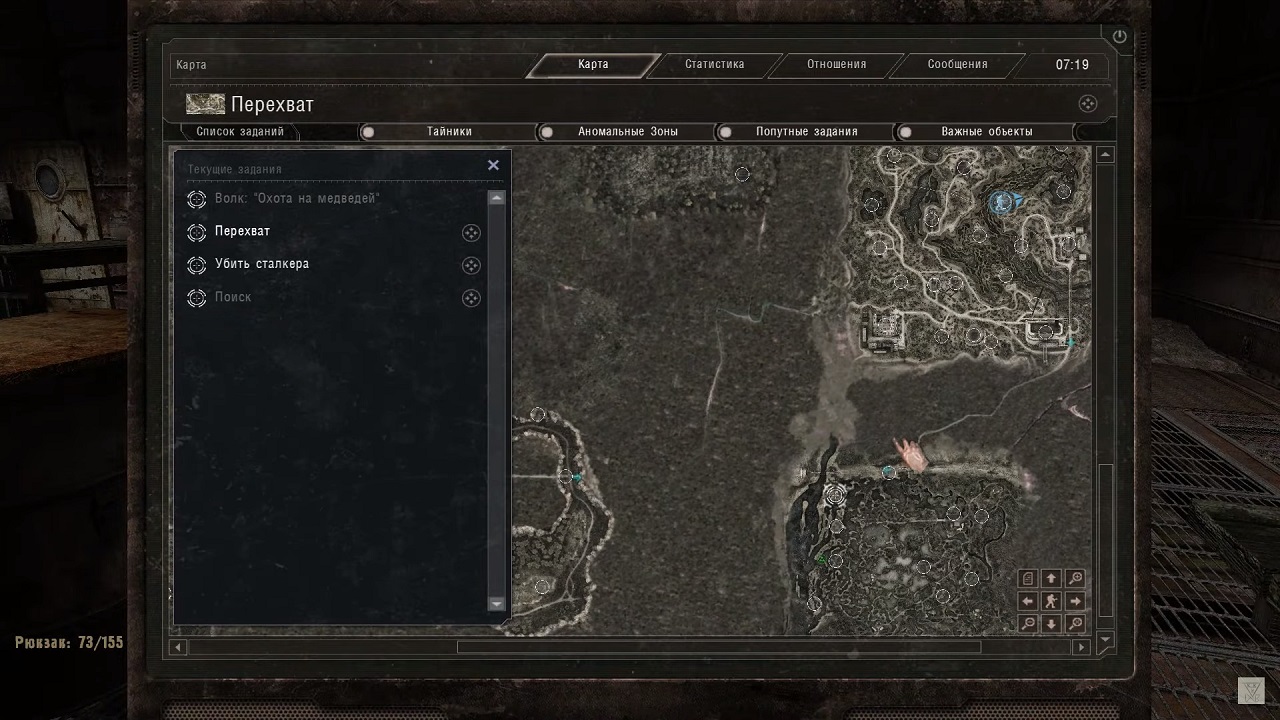Screen dimensions: 1280x720
Task: Toggle the Аномальные Зоны filter
Action: (547, 132)
